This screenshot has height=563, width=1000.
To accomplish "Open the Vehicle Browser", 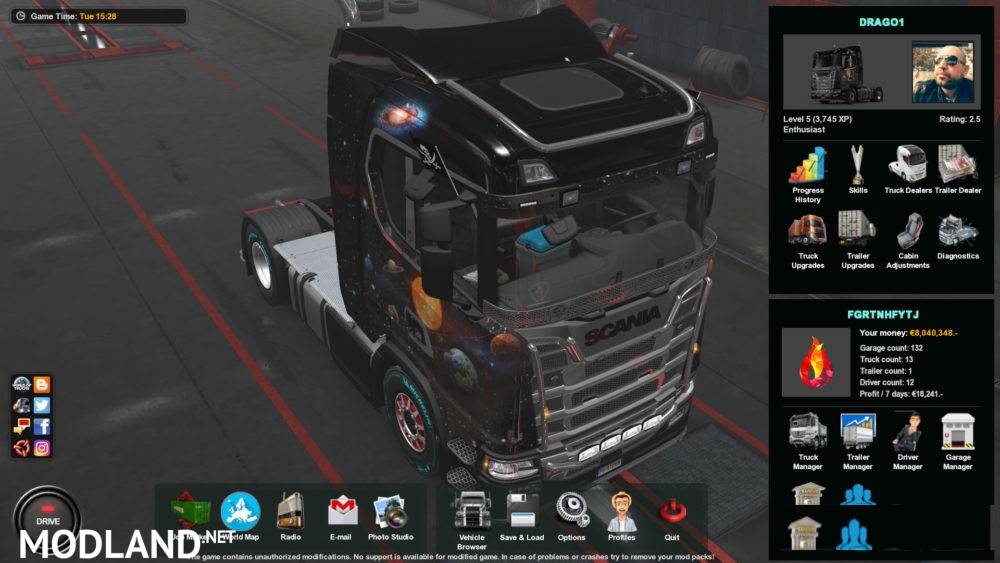I will (x=471, y=512).
